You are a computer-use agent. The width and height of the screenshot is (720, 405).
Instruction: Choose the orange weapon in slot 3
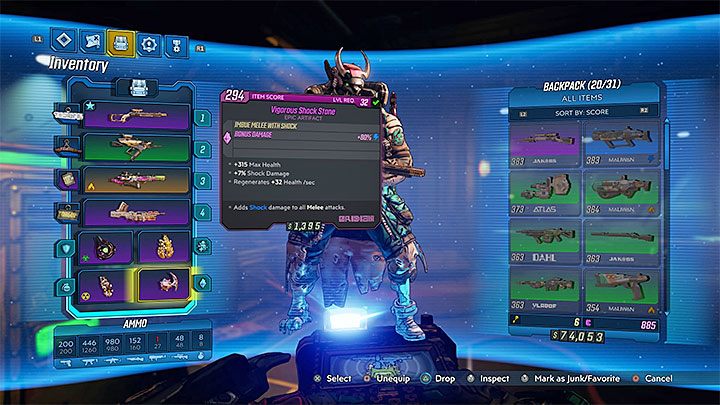click(135, 180)
